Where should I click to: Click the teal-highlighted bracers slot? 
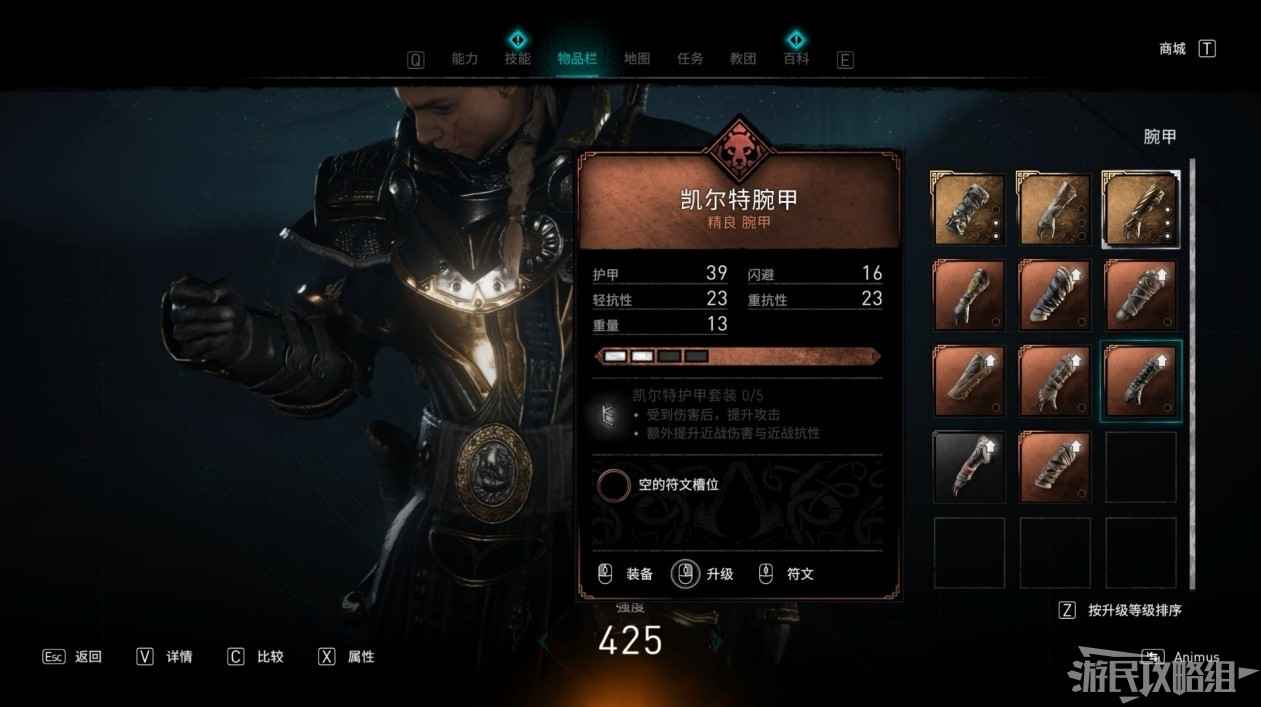tap(1141, 381)
